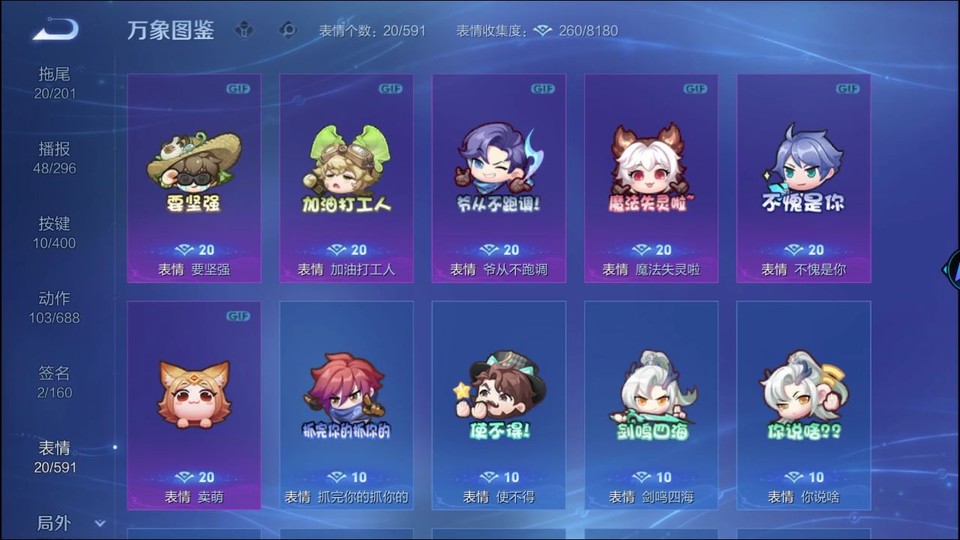Open the 播报 category tab
Viewport: 960px width, 540px height.
(55, 158)
